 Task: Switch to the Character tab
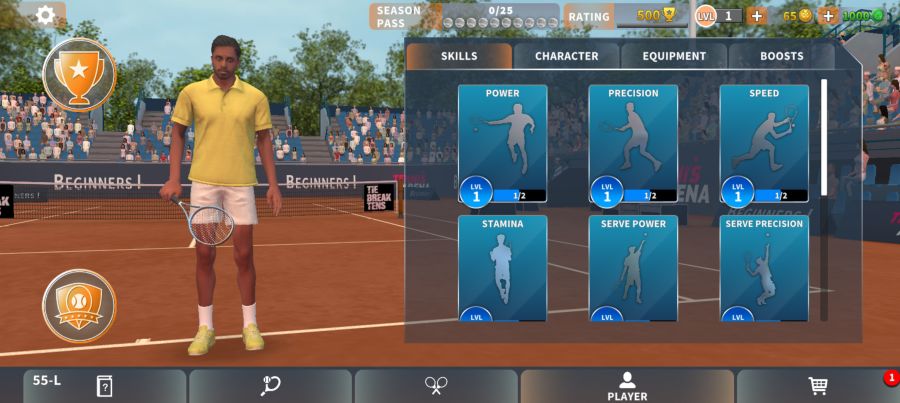click(566, 56)
